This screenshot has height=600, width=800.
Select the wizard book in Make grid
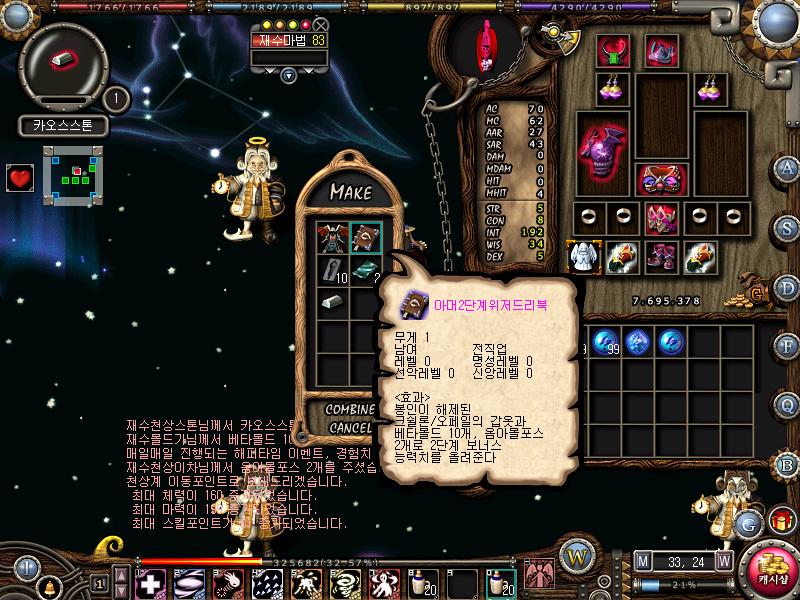point(364,238)
